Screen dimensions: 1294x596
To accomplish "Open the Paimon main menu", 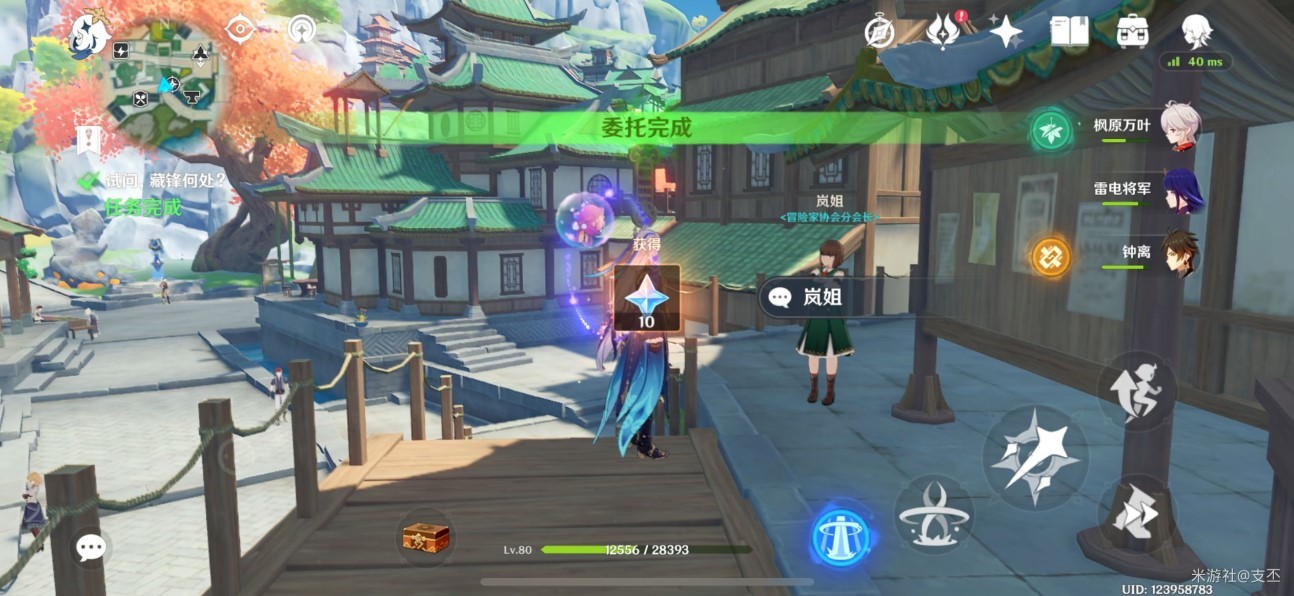I will (90, 37).
